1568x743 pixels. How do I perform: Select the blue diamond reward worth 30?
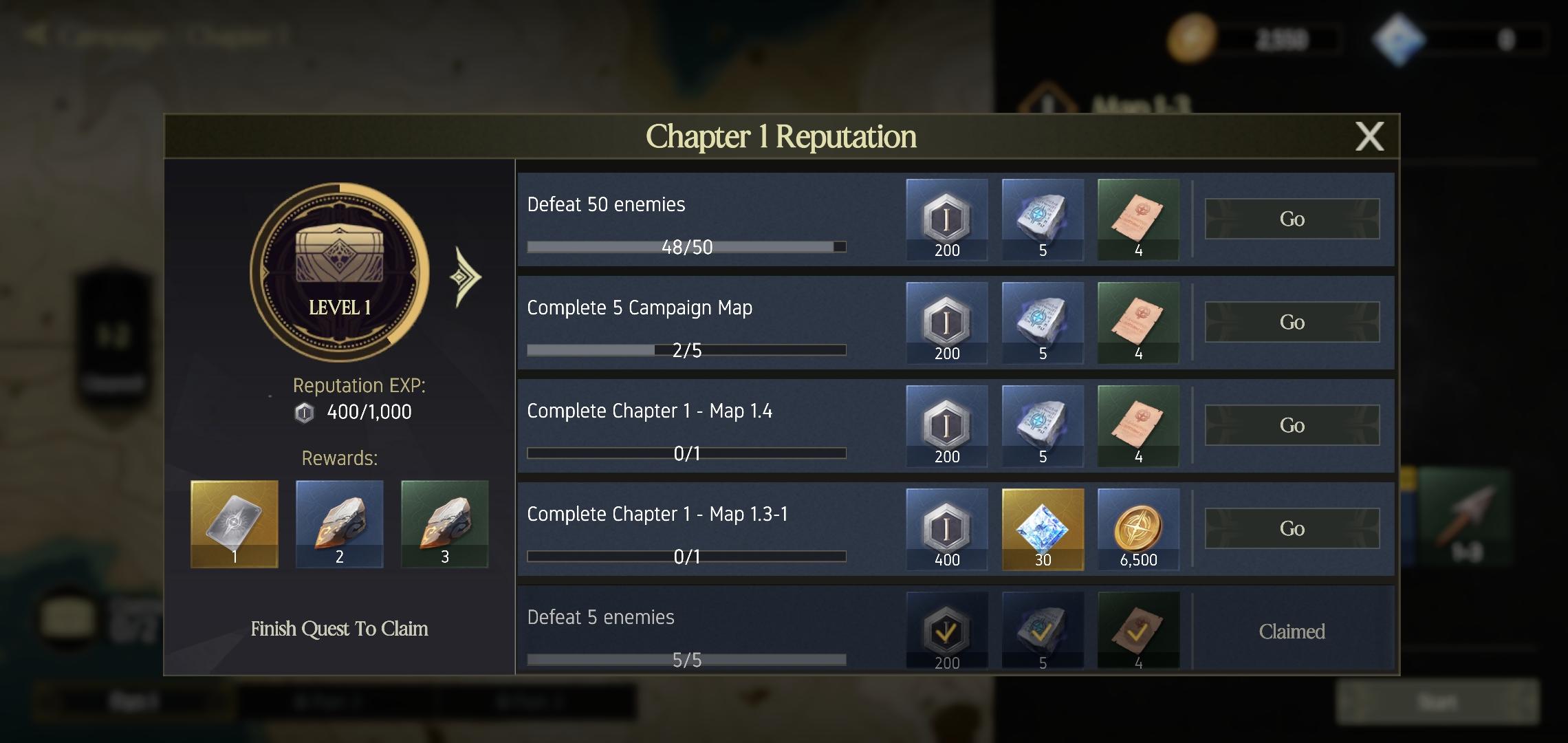tap(1041, 528)
